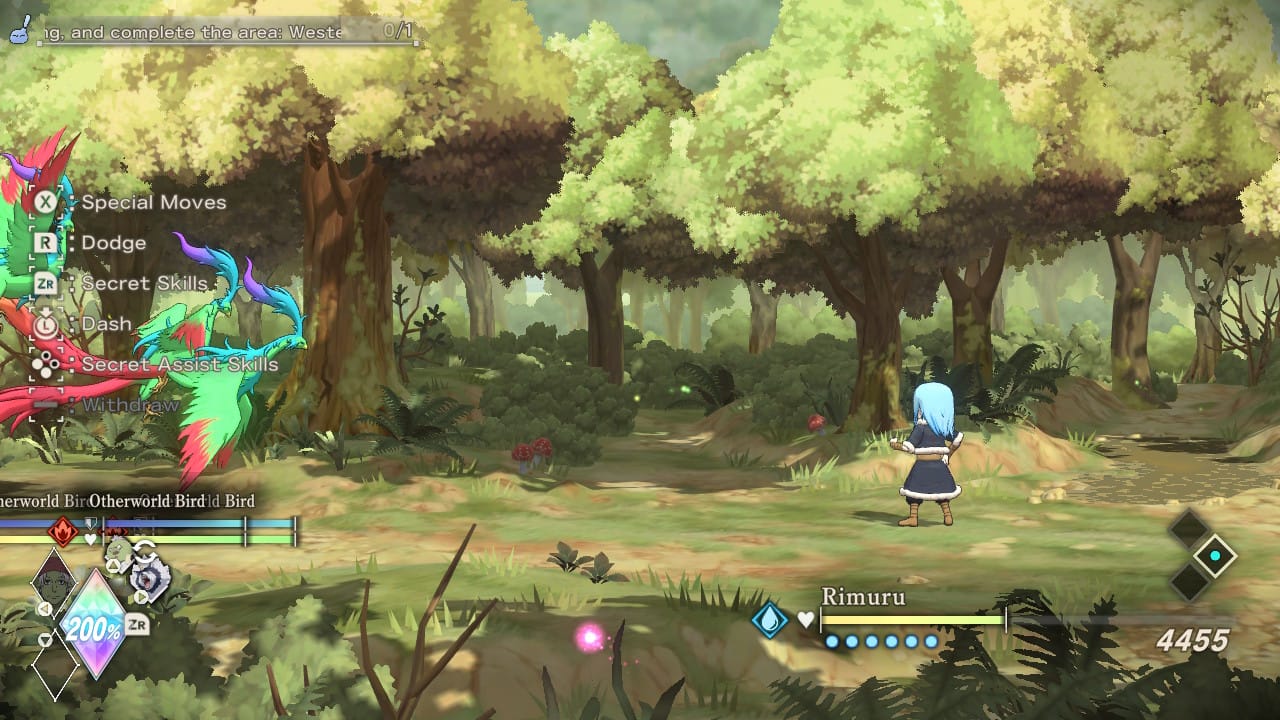Click the small green goblin assist icon
This screenshot has width=1280, height=720.
118,551
